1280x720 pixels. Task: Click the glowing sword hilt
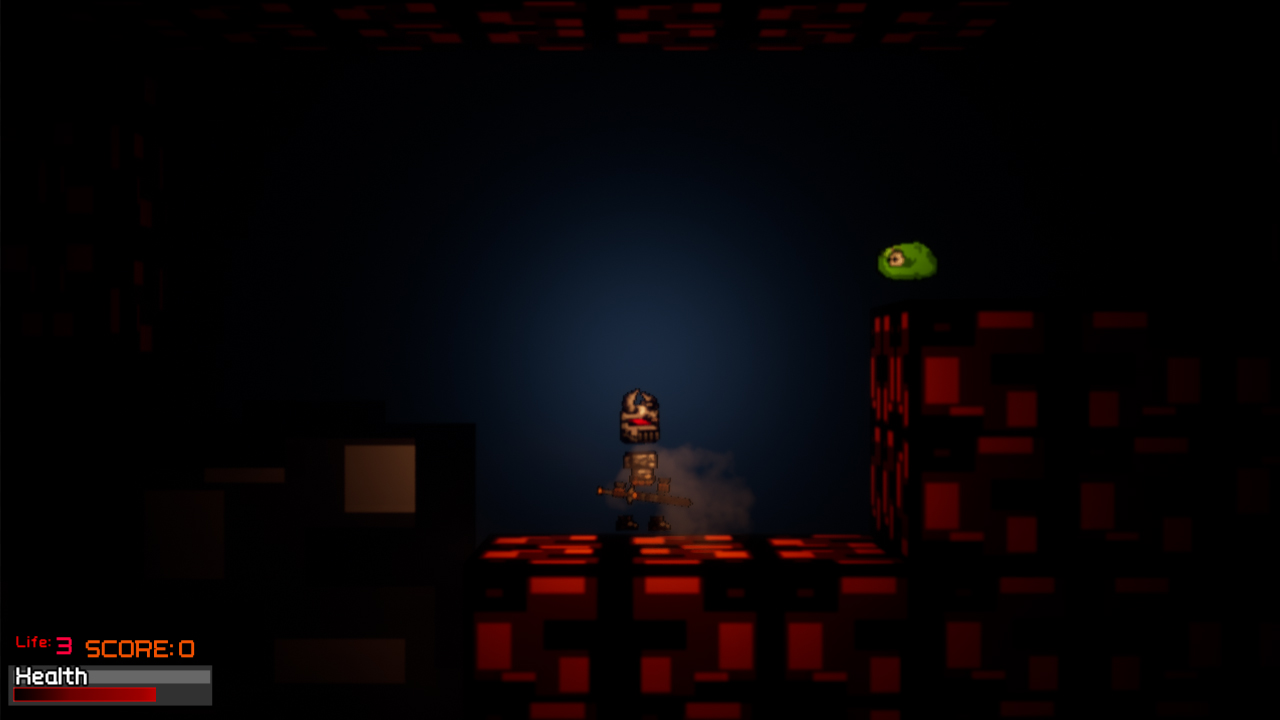(601, 490)
